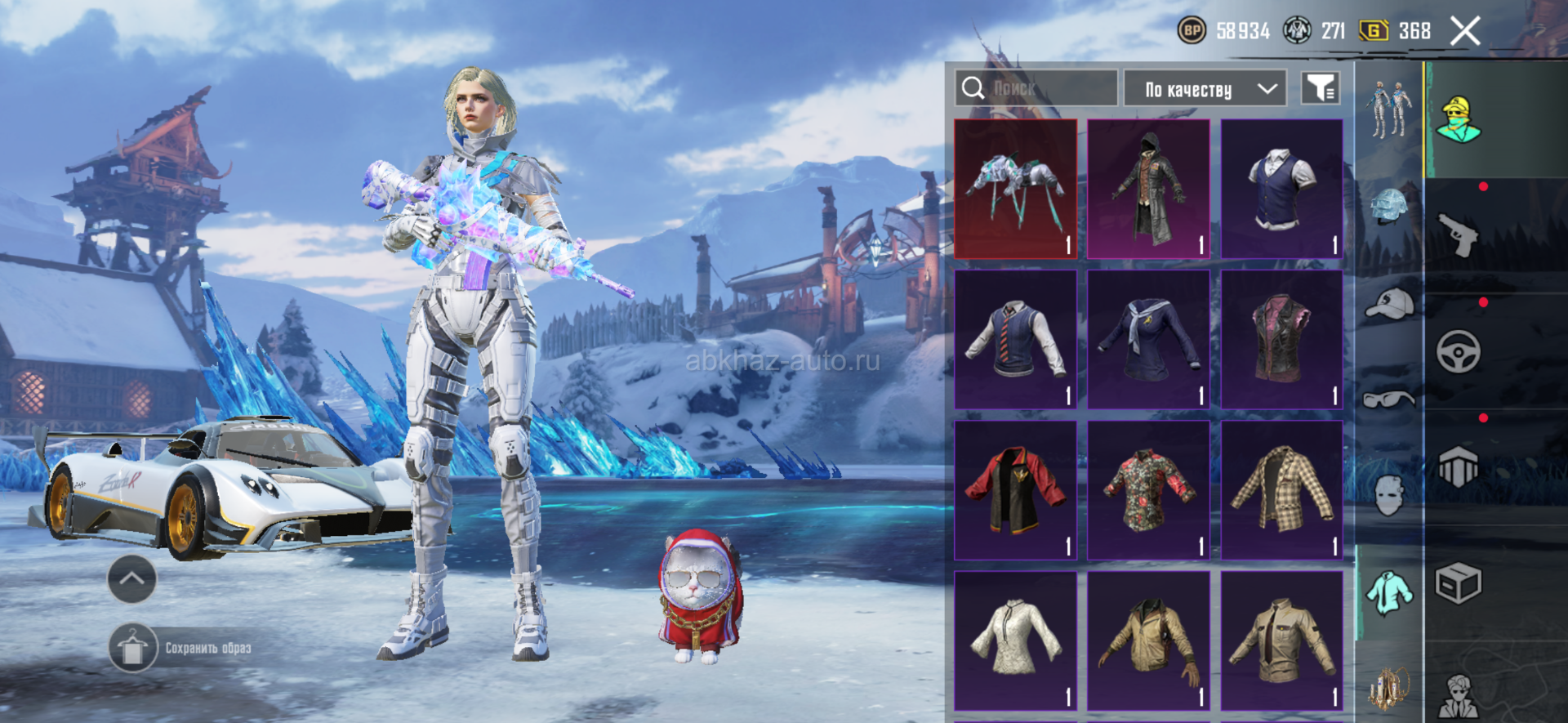Open the vehicle steering wheel tab
1568x723 pixels.
tap(1459, 352)
